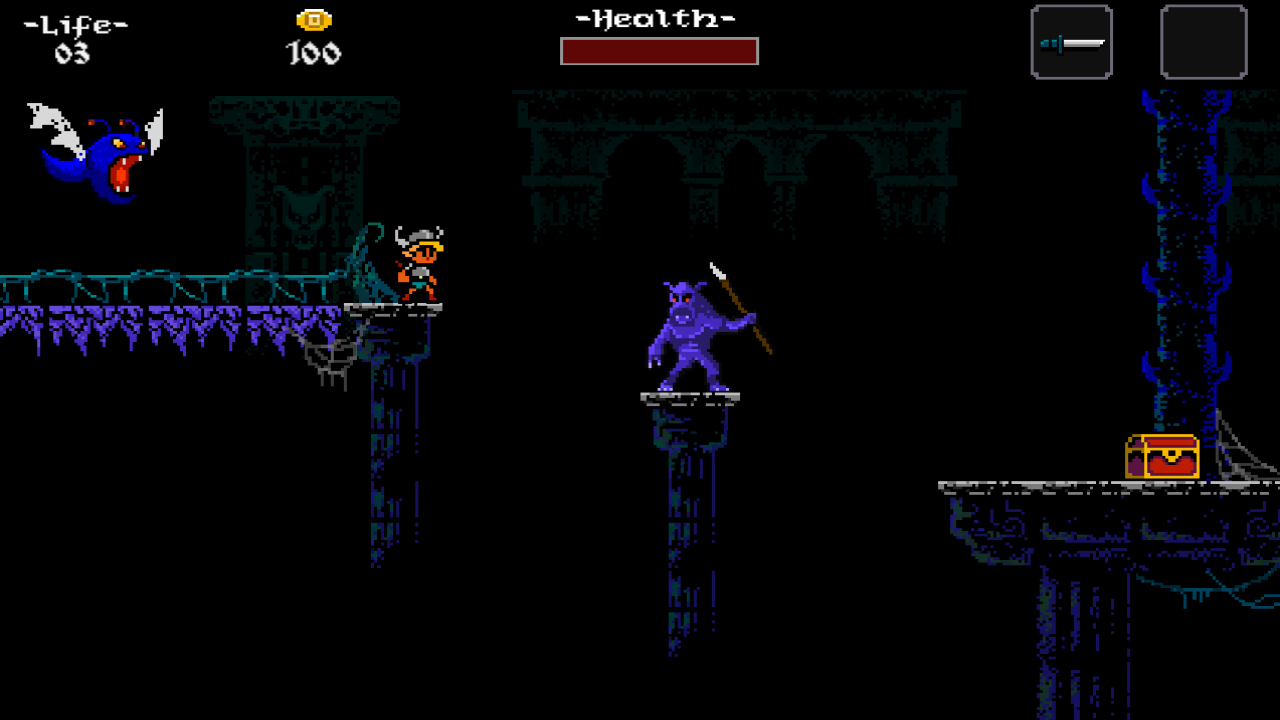Select the gold coin icon
Viewport: 1280px width, 720px height.
pos(313,18)
